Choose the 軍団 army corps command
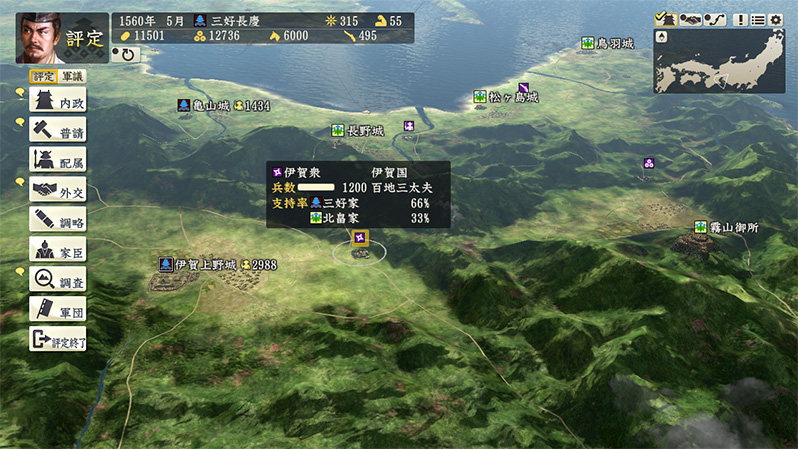Viewport: 798px width, 449px height. (57, 309)
